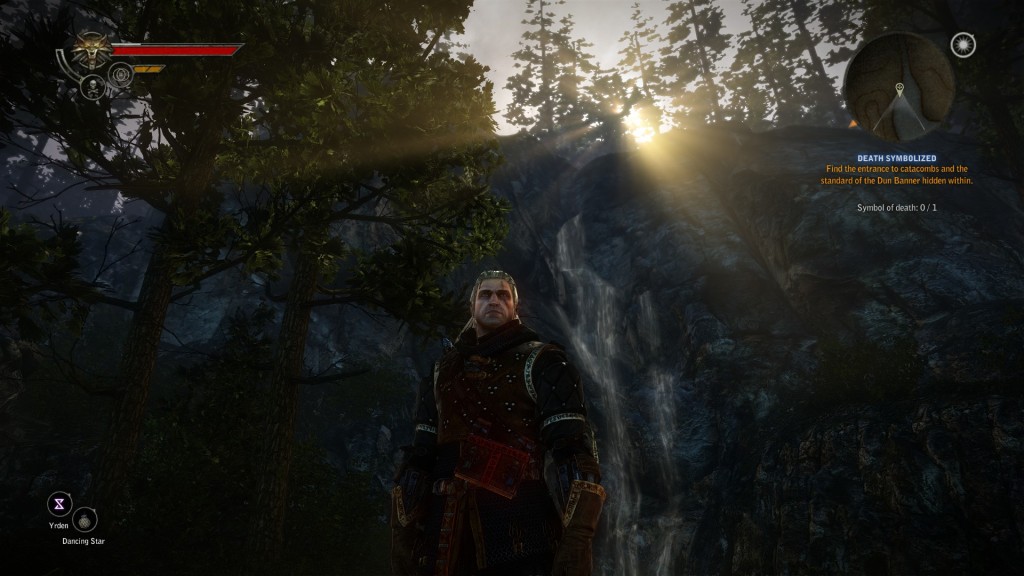Click the concentric circles status icon

pyautogui.click(x=121, y=73)
